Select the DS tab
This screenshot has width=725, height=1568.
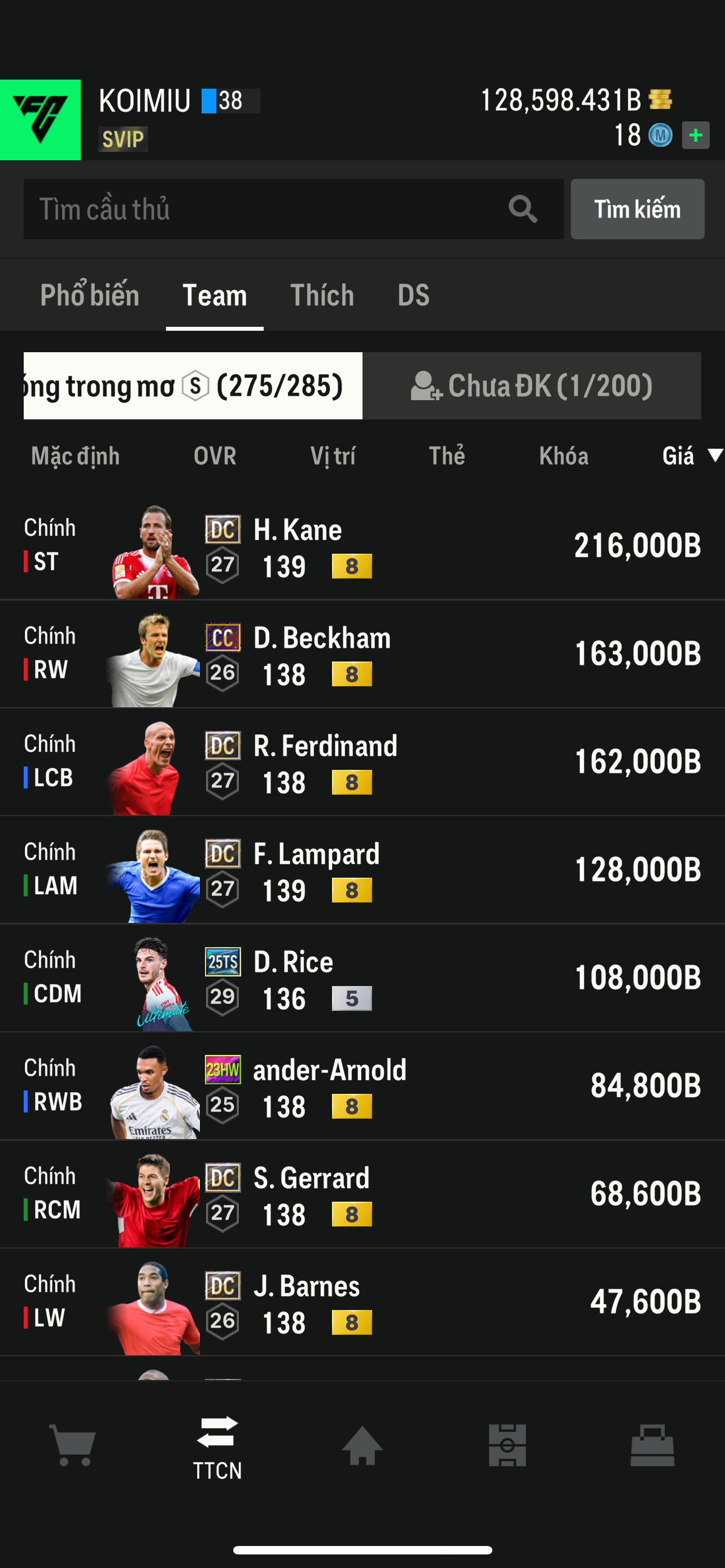click(413, 295)
